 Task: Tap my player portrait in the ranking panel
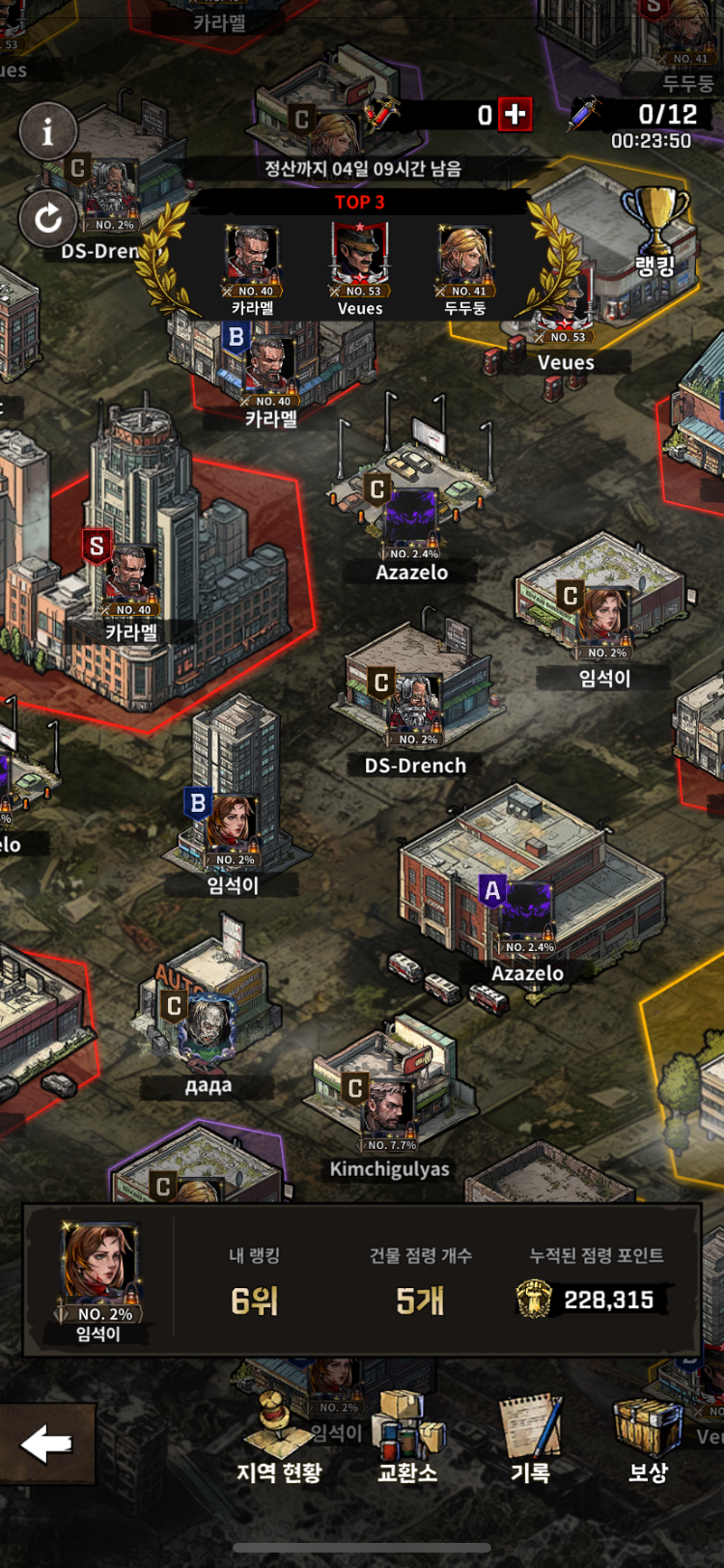click(x=99, y=1270)
